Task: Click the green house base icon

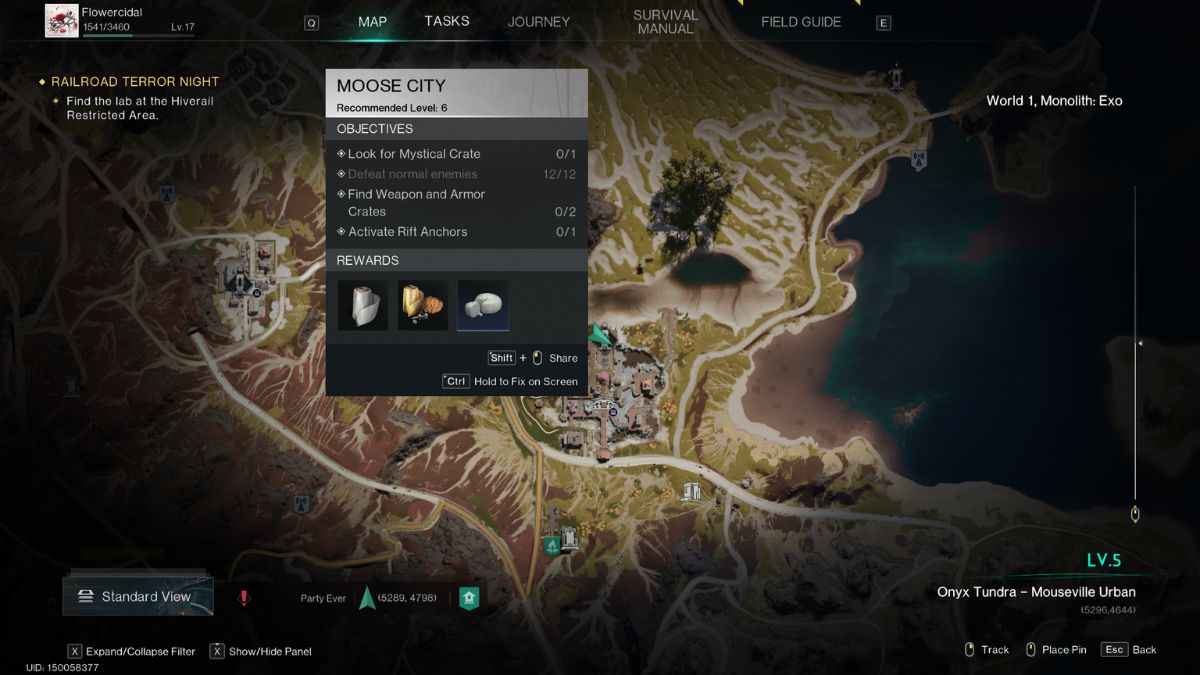Action: click(x=468, y=598)
